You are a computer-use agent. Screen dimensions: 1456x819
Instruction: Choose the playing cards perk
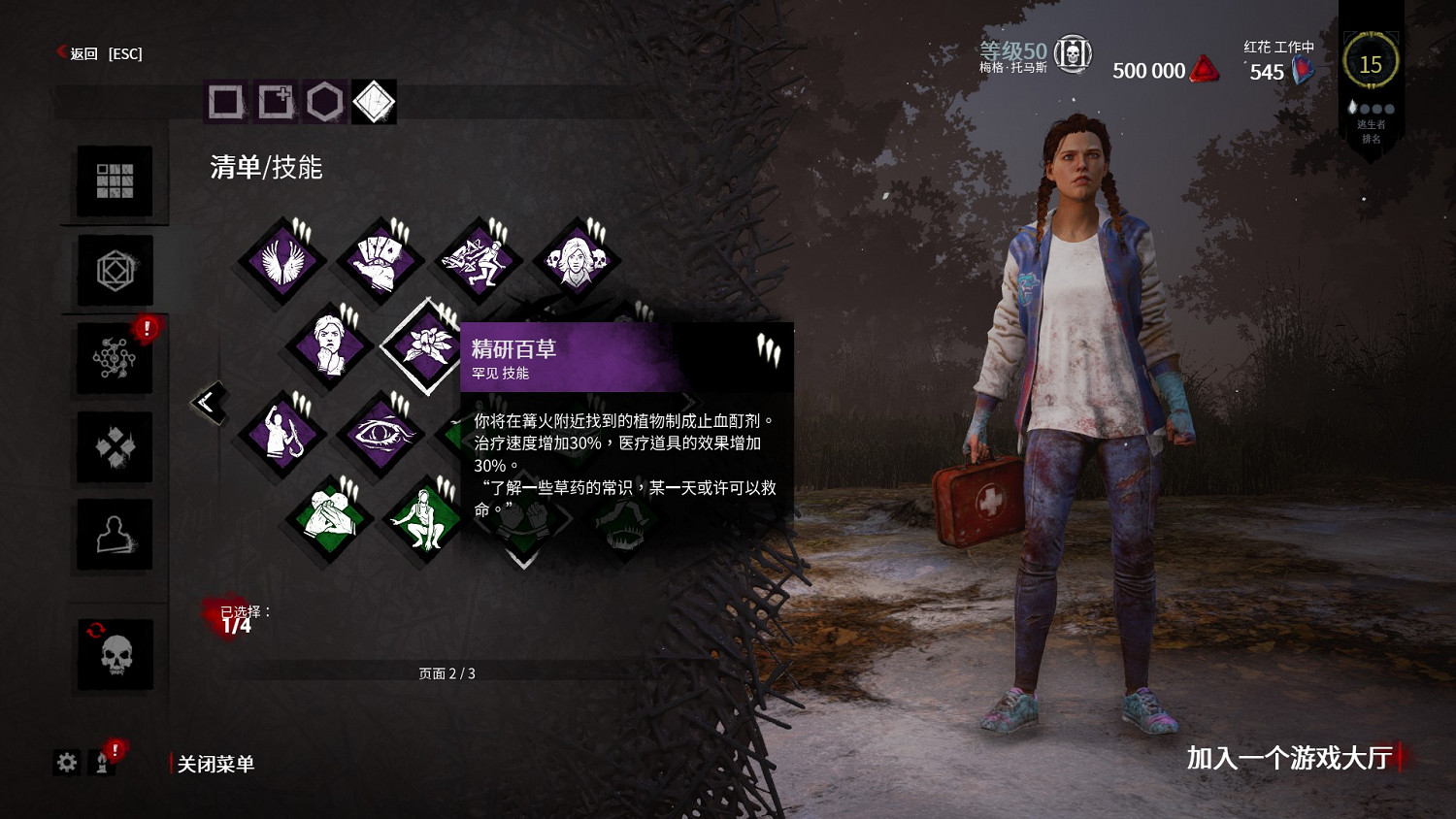(379, 261)
